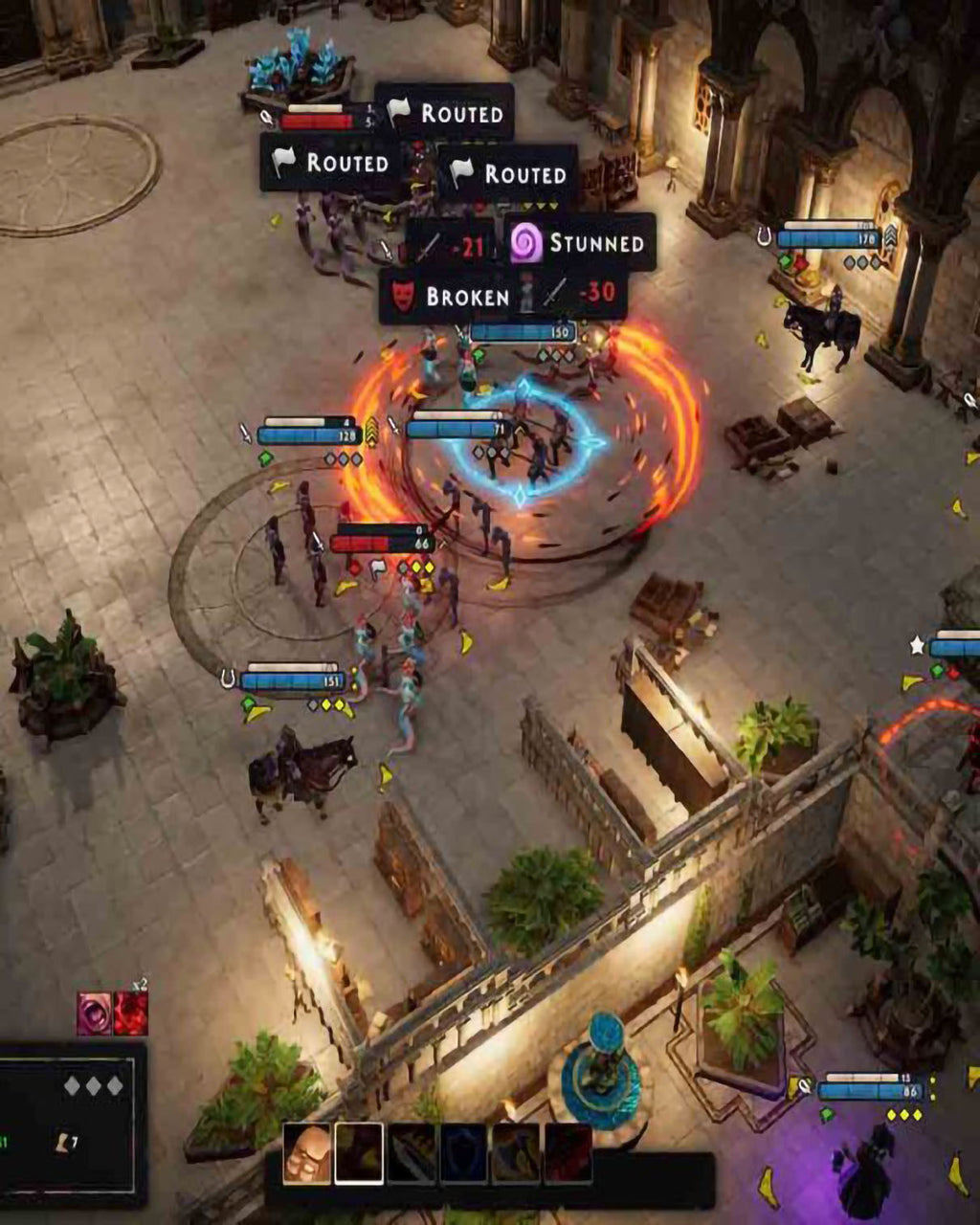Select the cavalry unit banner showing 178
This screenshot has height=1225, width=980.
(x=829, y=236)
